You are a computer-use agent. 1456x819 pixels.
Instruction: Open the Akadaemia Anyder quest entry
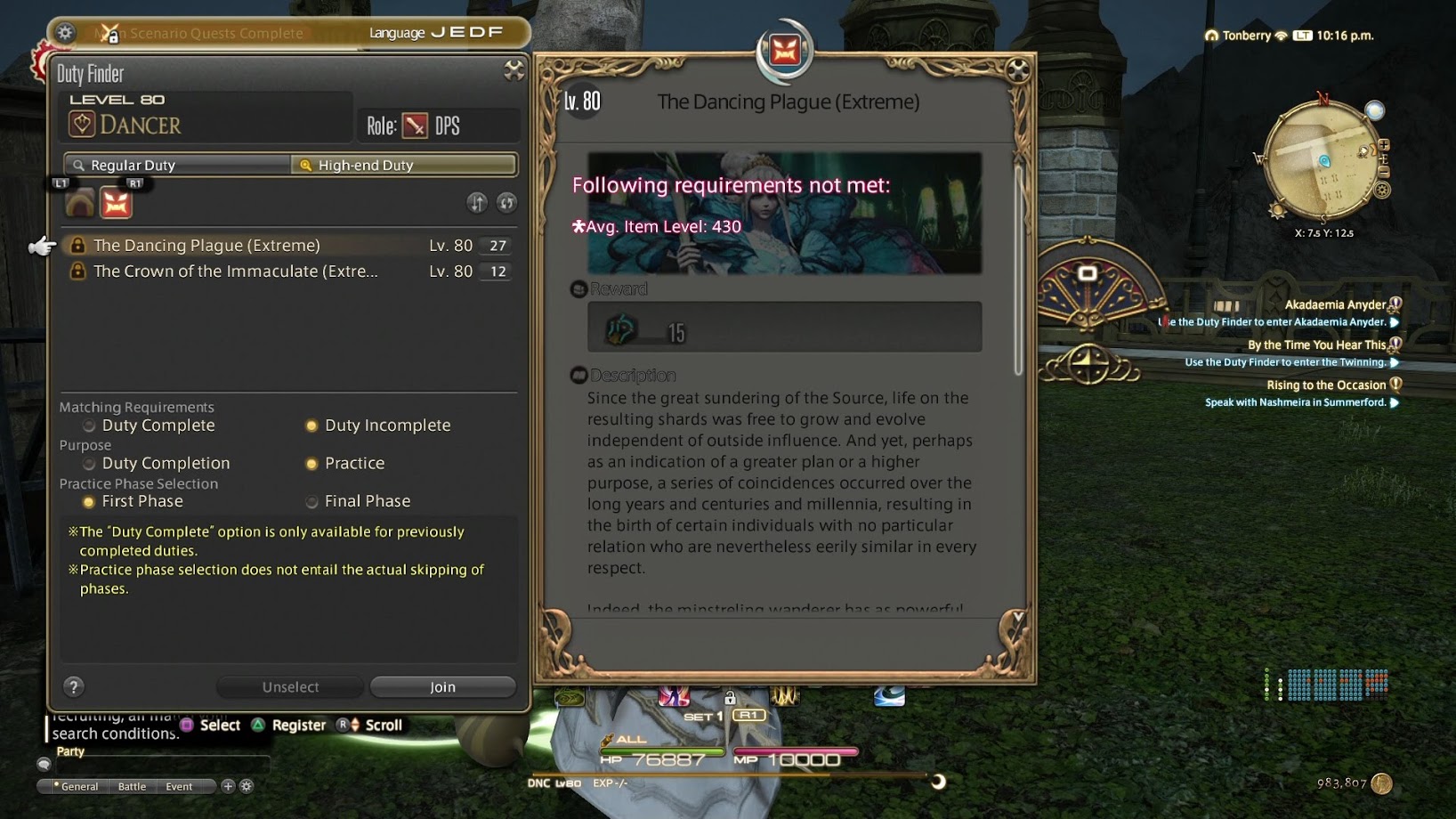pos(1335,304)
